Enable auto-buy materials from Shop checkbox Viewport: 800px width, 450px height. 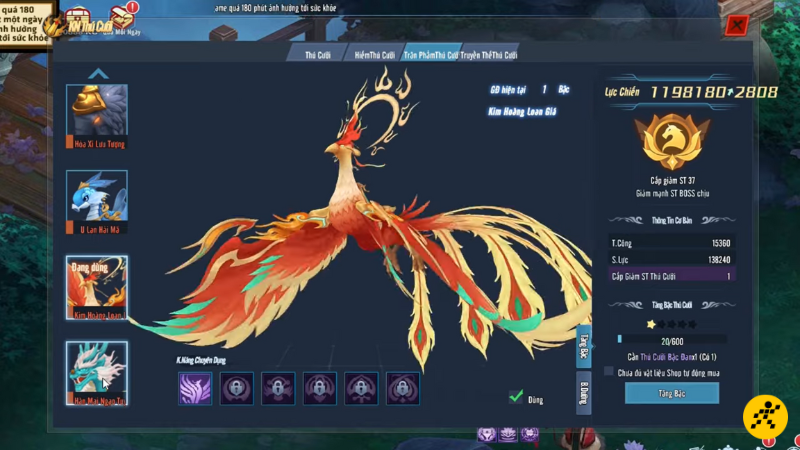609,372
